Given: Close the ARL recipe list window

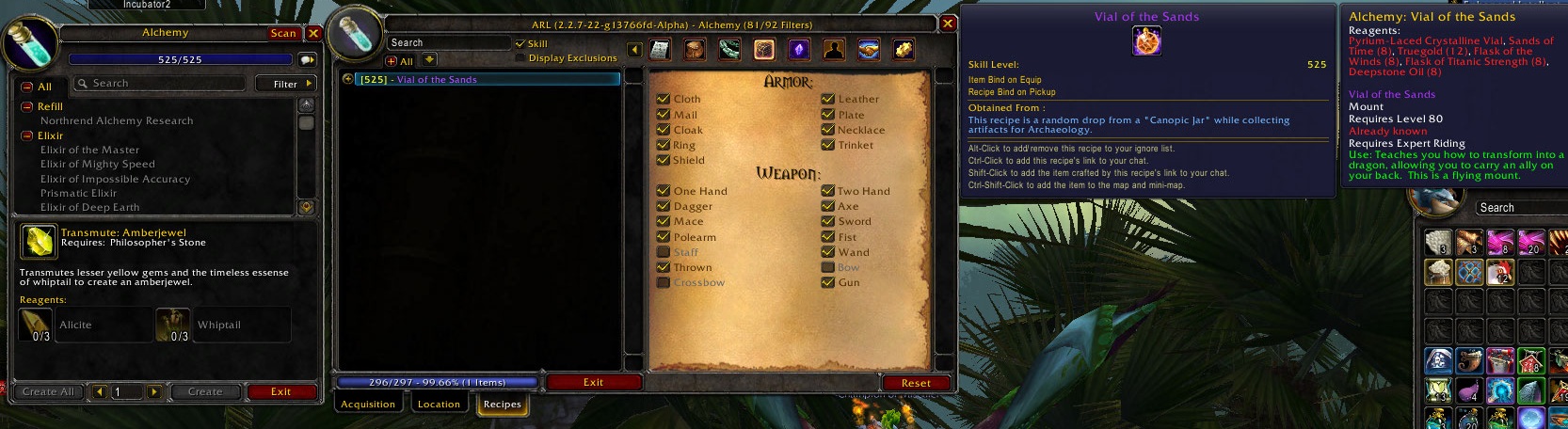Looking at the screenshot, I should click(948, 24).
